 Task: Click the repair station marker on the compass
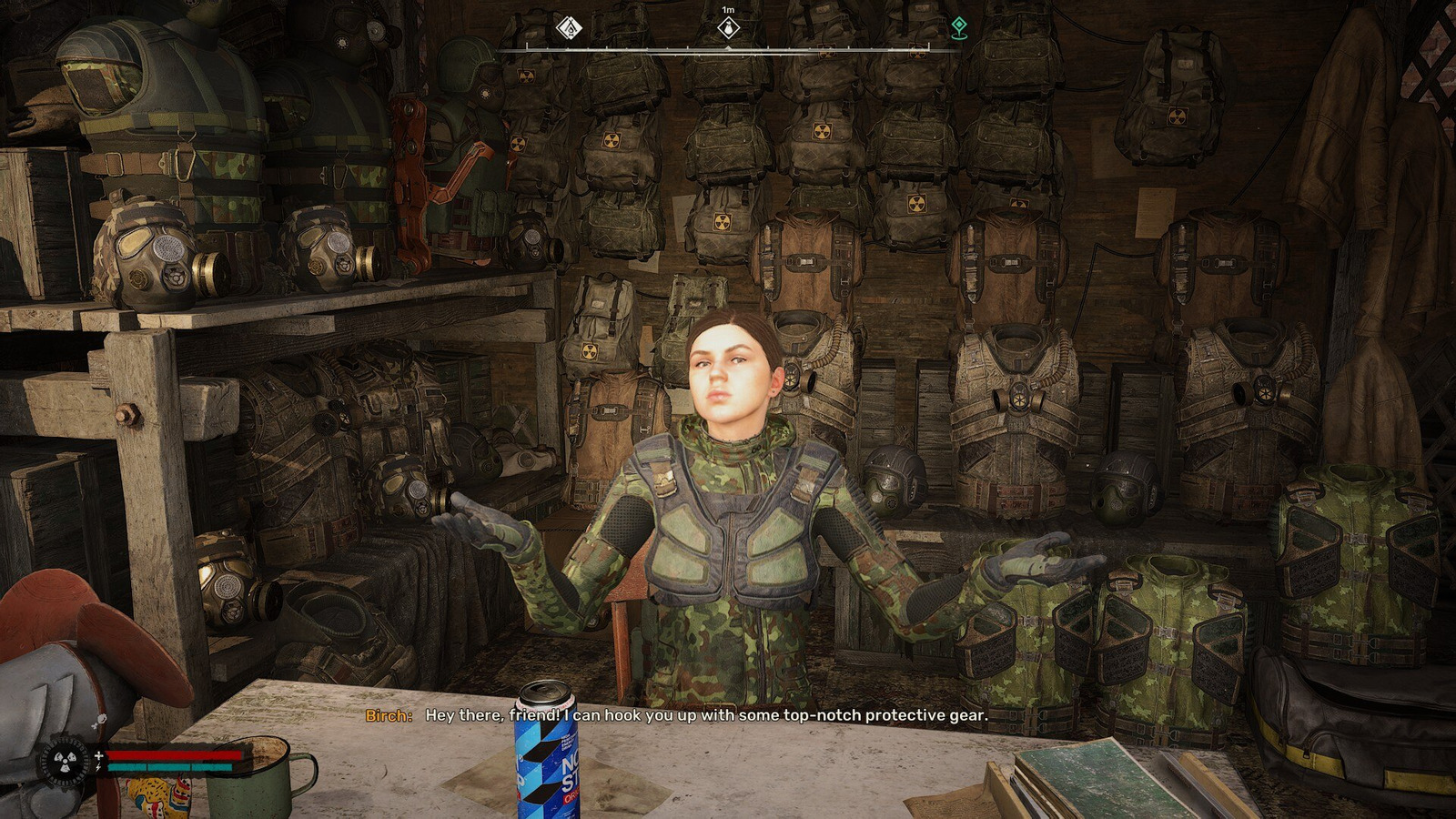(x=570, y=28)
